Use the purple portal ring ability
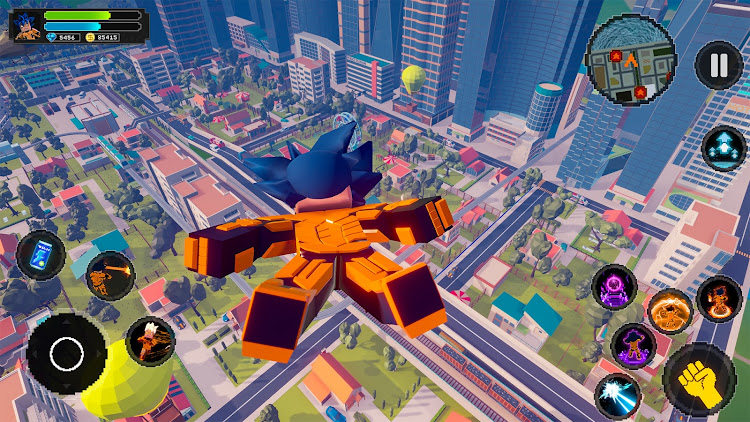Screen dimensions: 750x422 pyautogui.click(x=613, y=289)
